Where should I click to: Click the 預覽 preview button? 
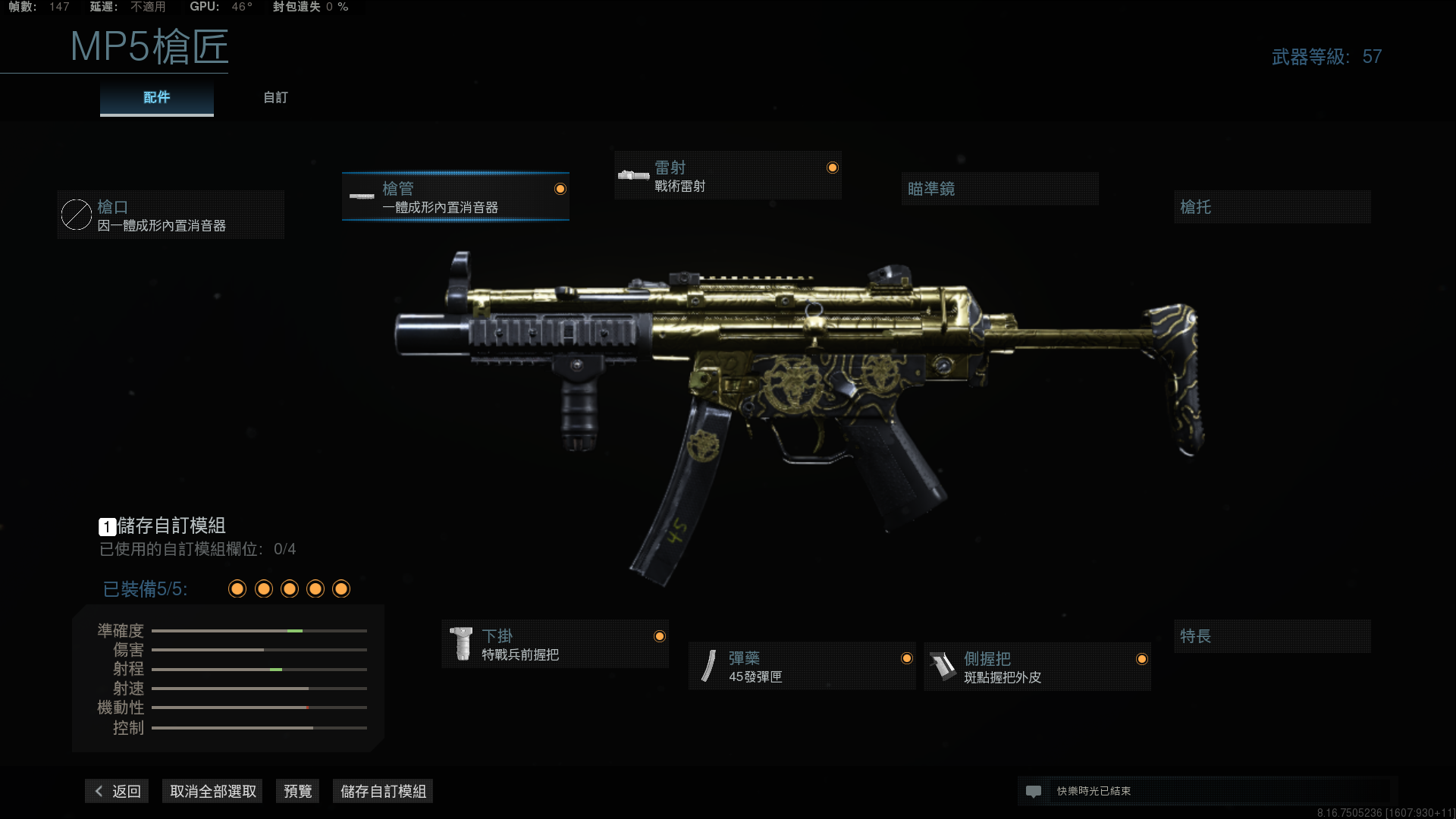[x=297, y=790]
